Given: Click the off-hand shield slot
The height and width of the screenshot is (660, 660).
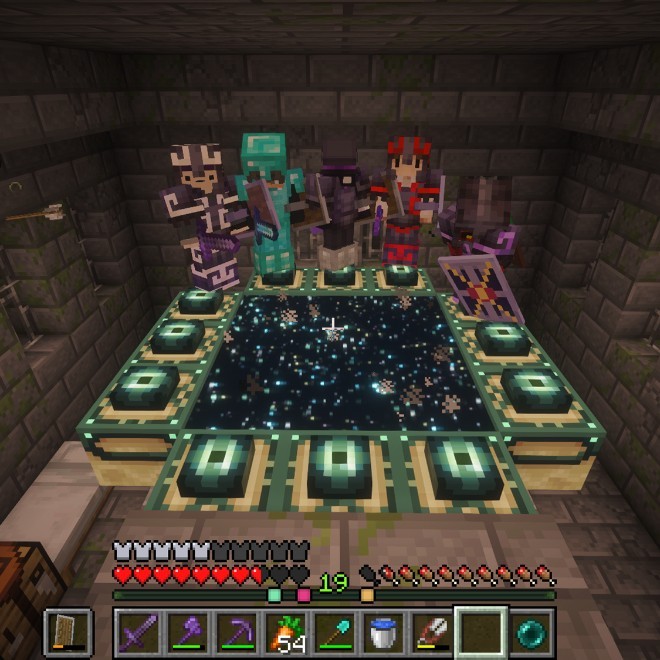Looking at the screenshot, I should [x=68, y=632].
